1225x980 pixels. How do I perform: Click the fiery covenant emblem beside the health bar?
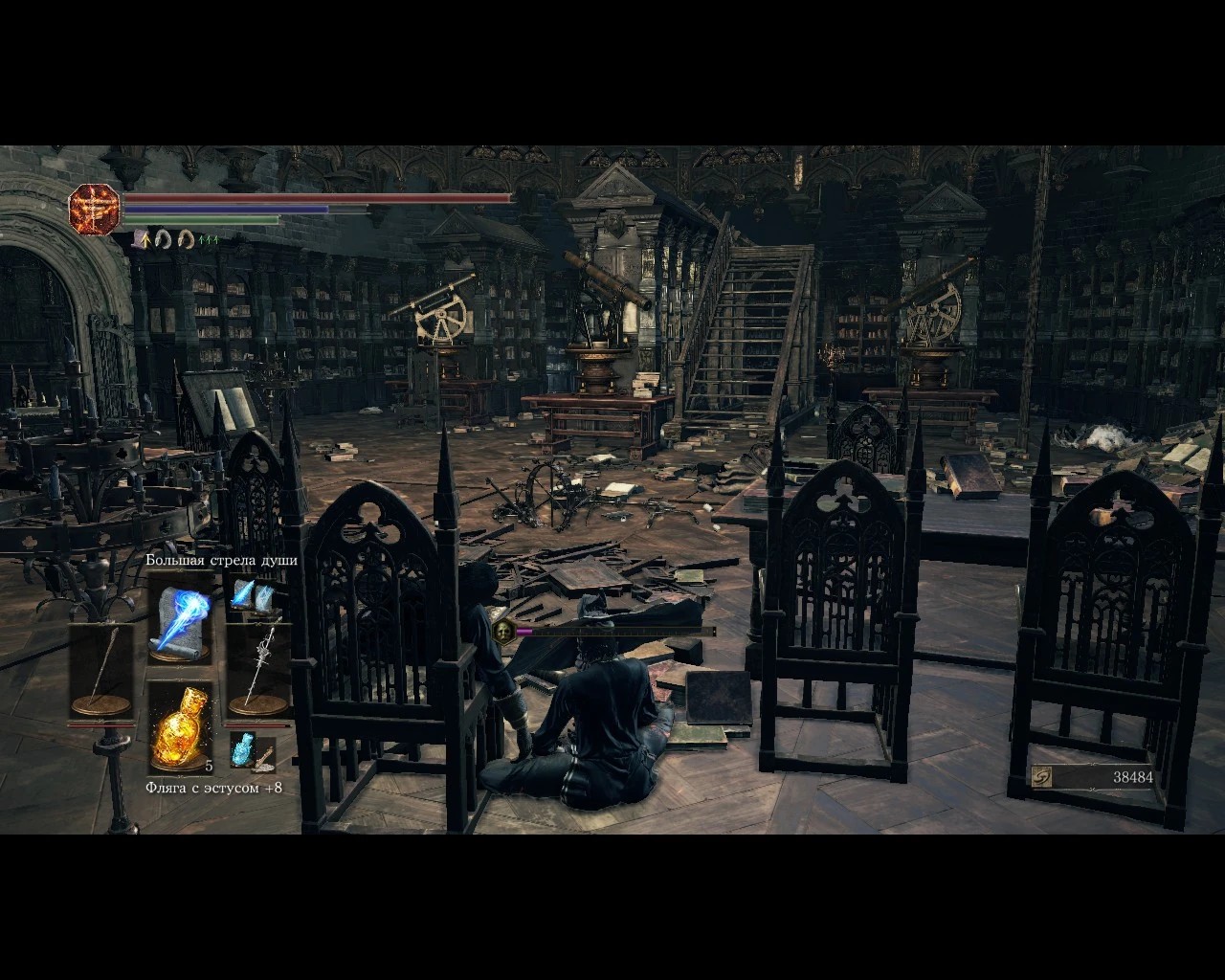(94, 208)
